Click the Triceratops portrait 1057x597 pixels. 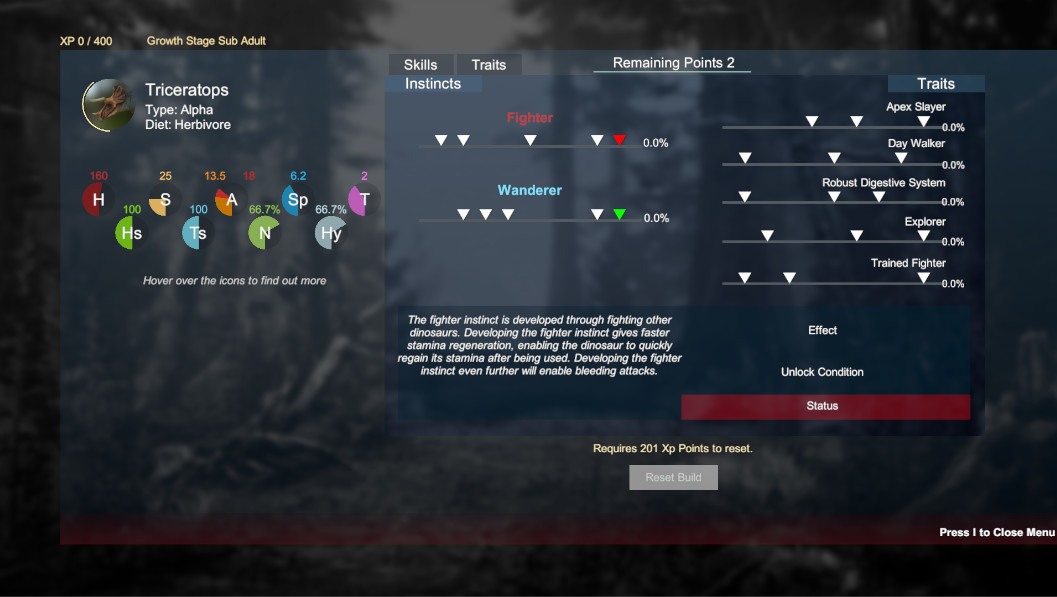point(108,105)
